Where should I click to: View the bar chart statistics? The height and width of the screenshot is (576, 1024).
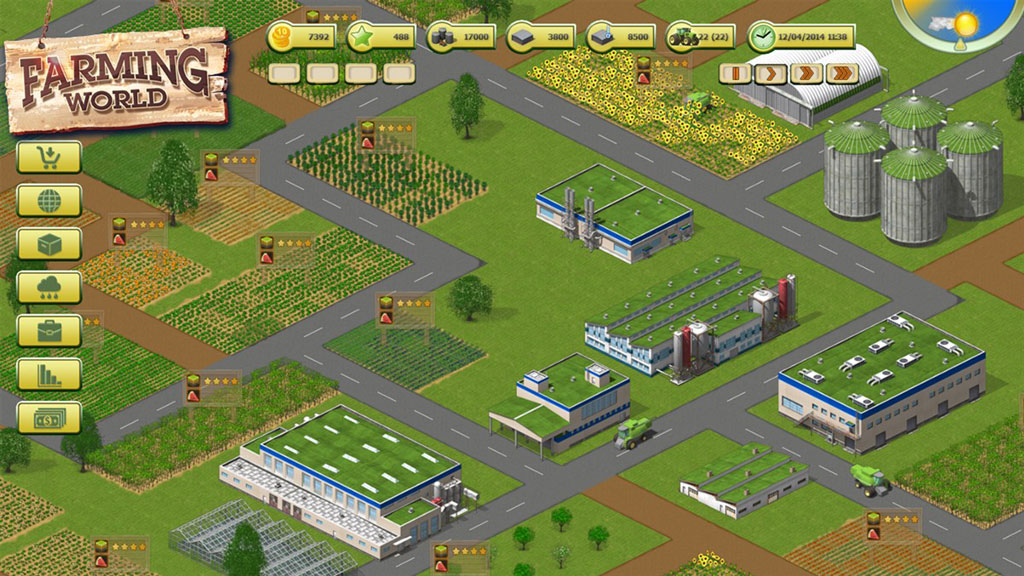point(49,374)
